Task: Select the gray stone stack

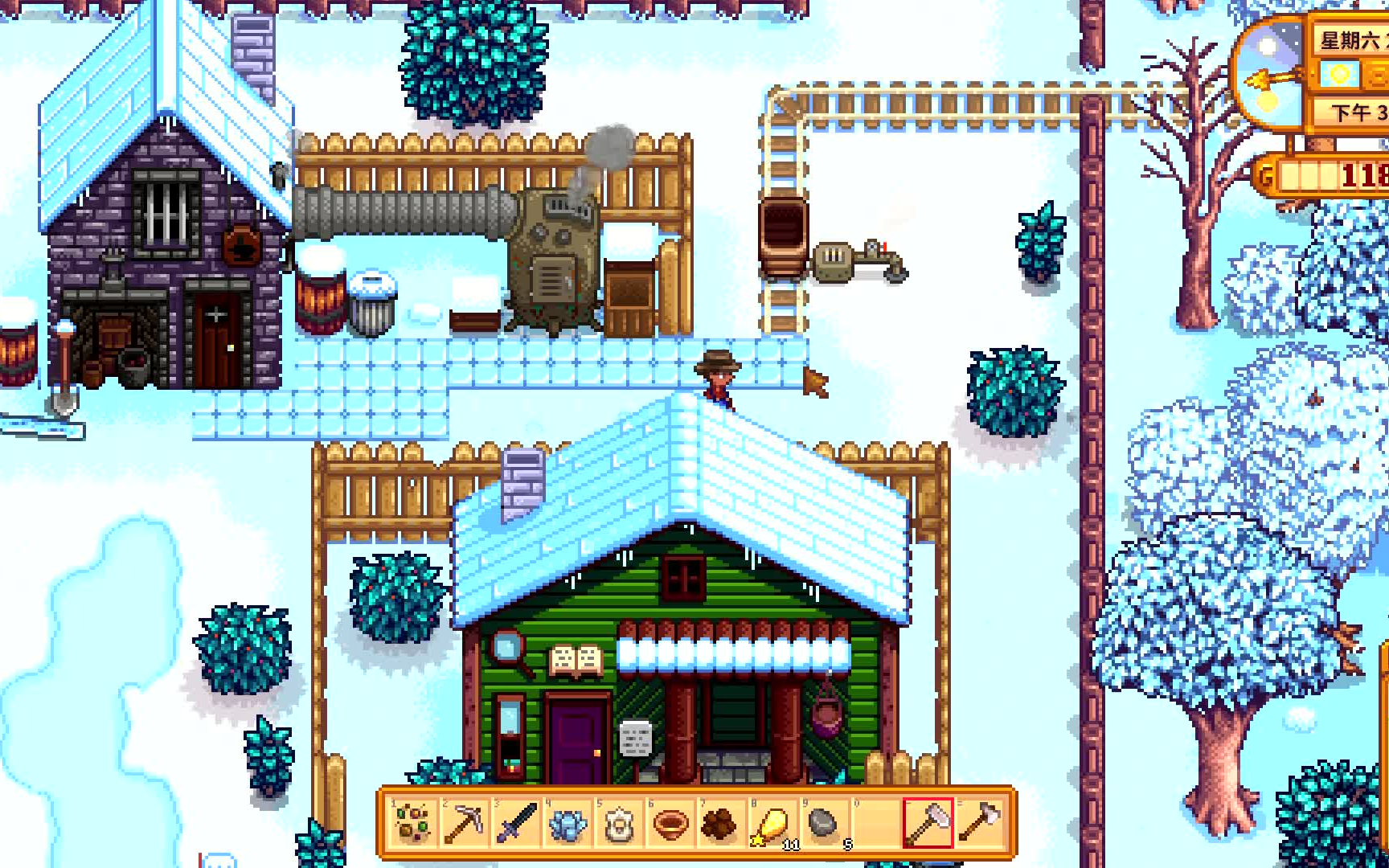Action: [x=825, y=823]
